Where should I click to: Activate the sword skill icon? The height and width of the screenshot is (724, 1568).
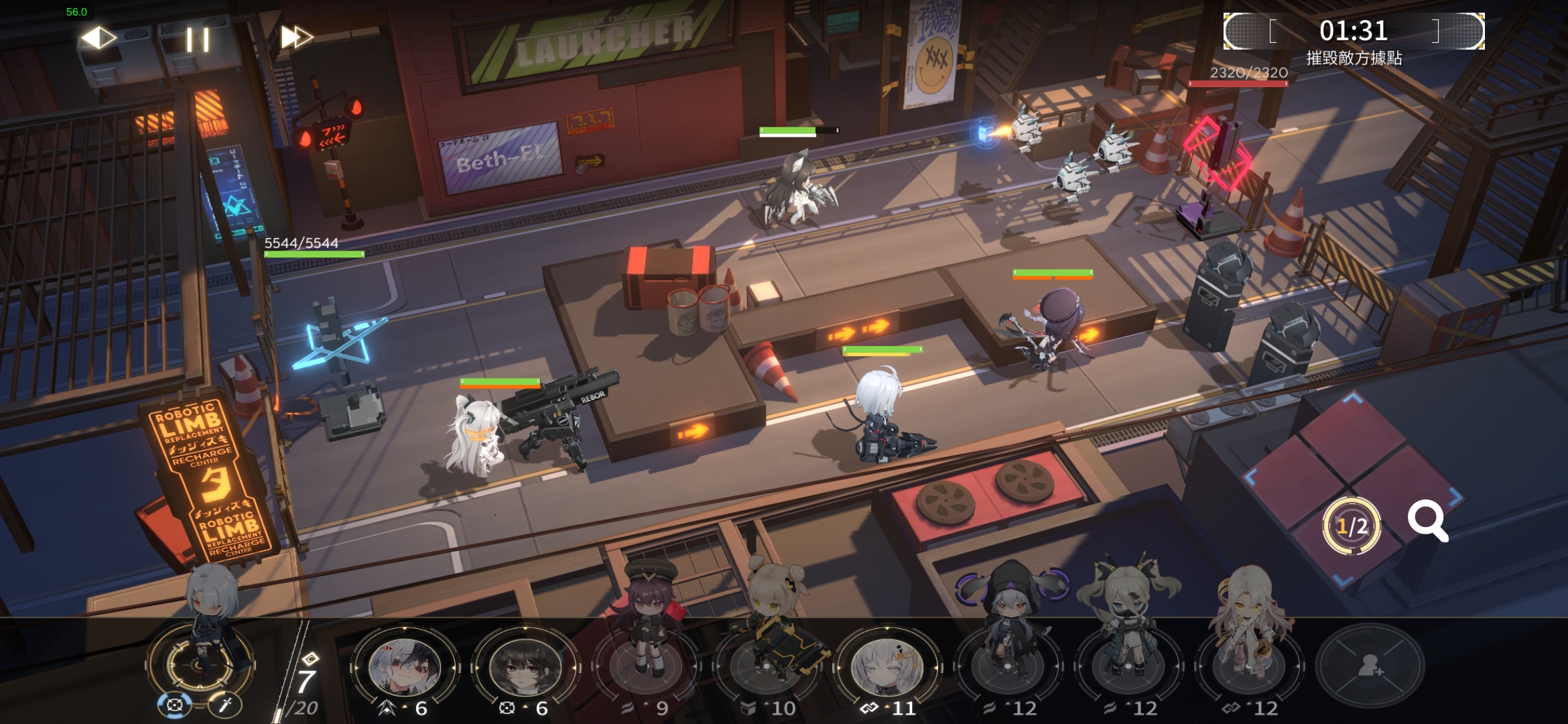[225, 705]
